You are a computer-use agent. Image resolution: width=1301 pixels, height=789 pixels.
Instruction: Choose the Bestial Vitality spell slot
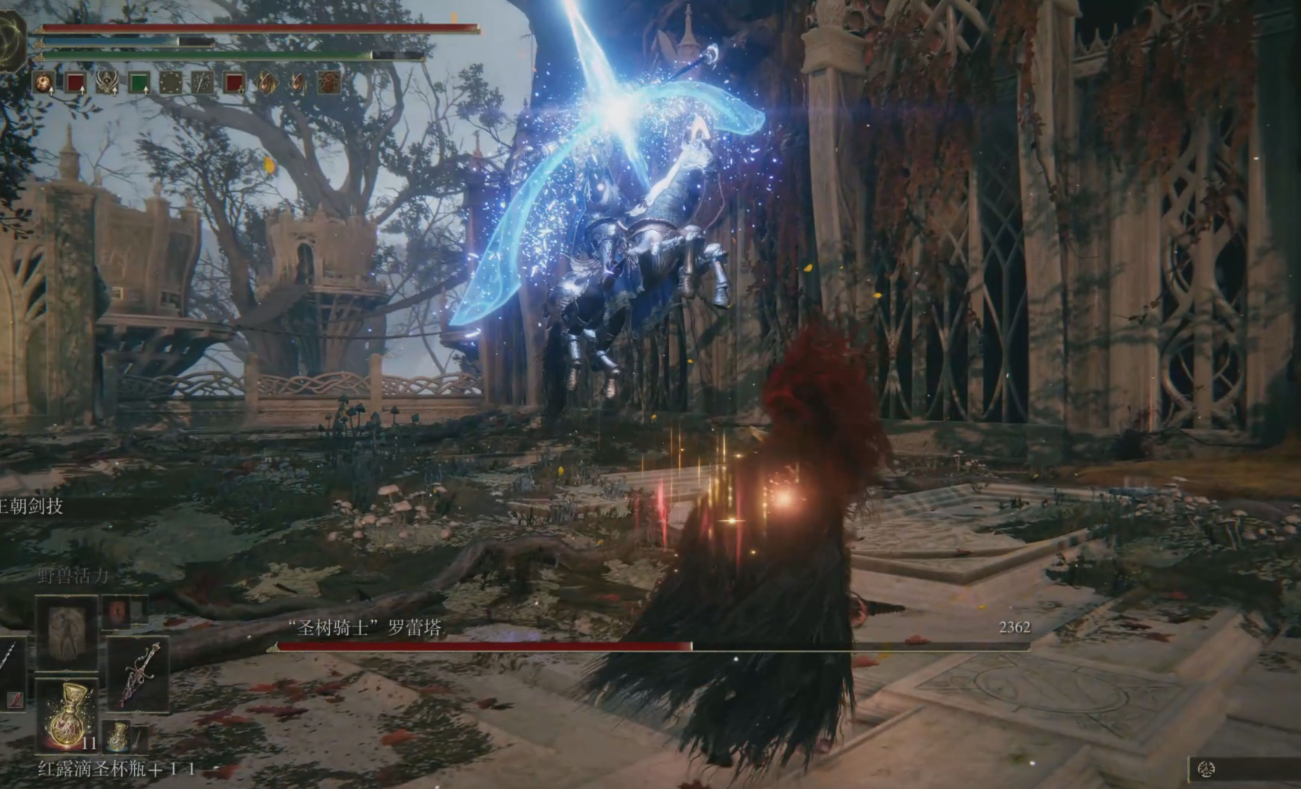(x=67, y=633)
